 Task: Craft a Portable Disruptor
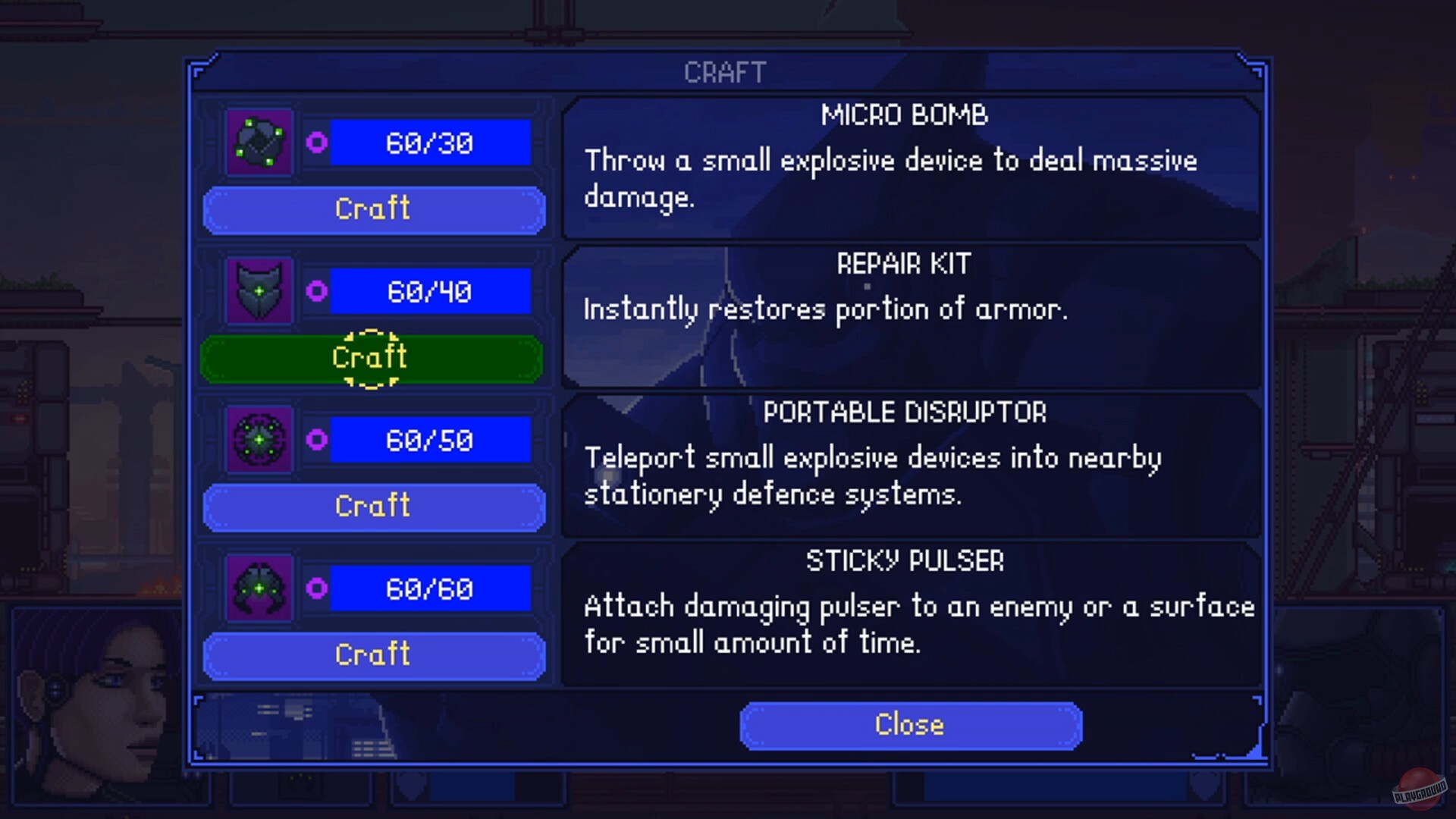[373, 507]
